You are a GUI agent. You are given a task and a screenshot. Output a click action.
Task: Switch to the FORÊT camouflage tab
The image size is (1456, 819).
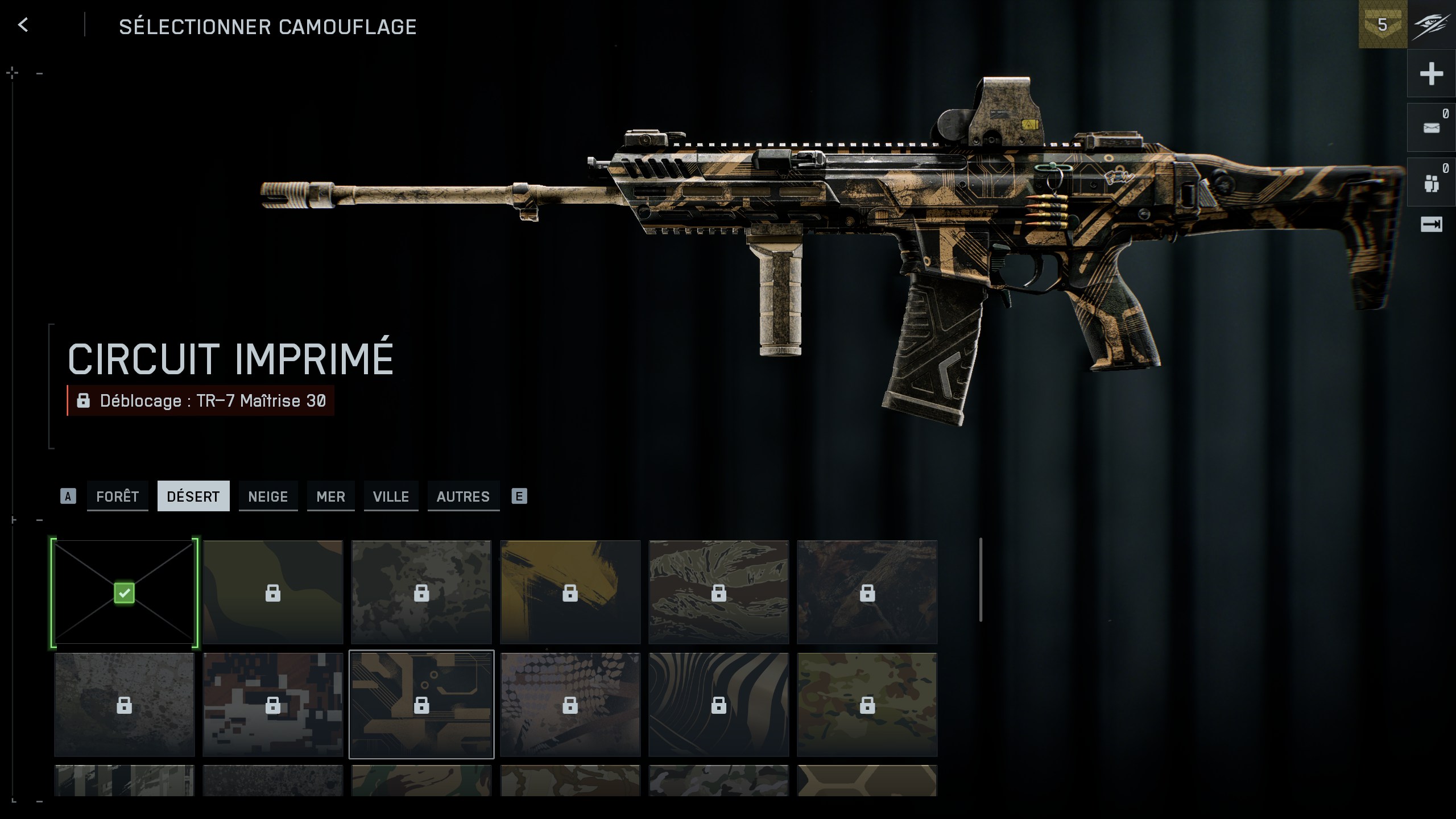coord(118,497)
